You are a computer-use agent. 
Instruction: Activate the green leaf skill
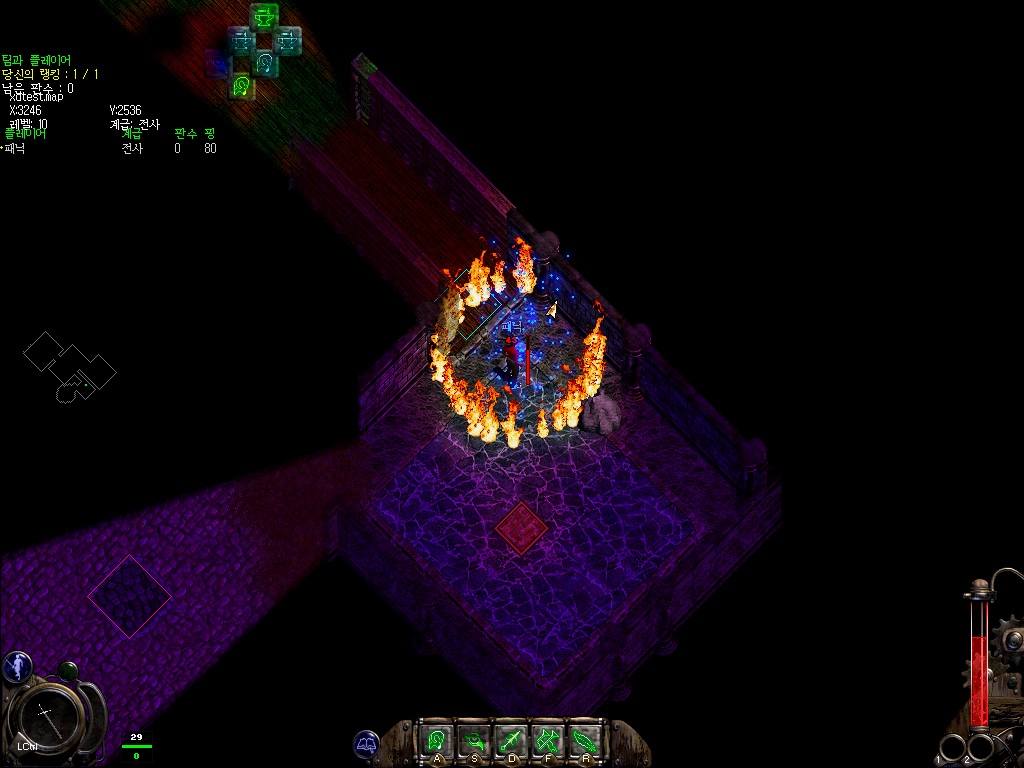pos(584,740)
